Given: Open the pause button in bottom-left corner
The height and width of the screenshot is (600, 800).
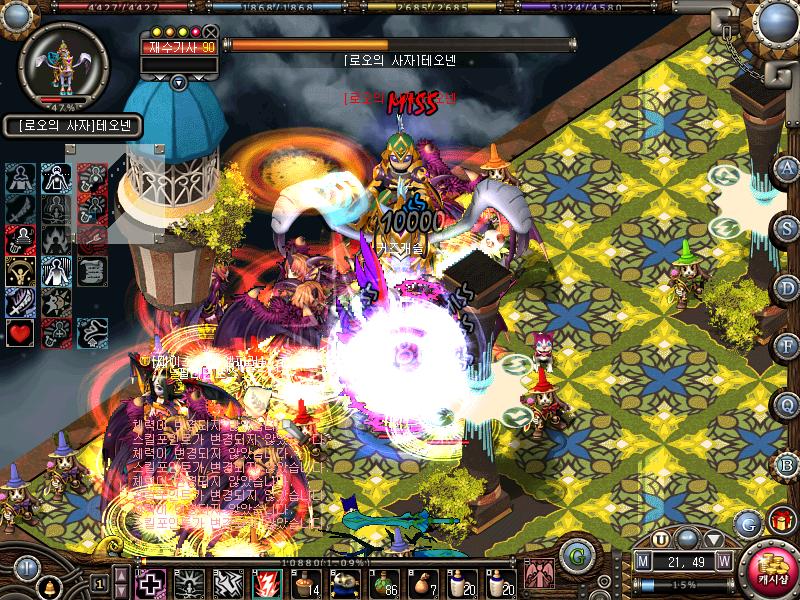Looking at the screenshot, I should 27,567.
